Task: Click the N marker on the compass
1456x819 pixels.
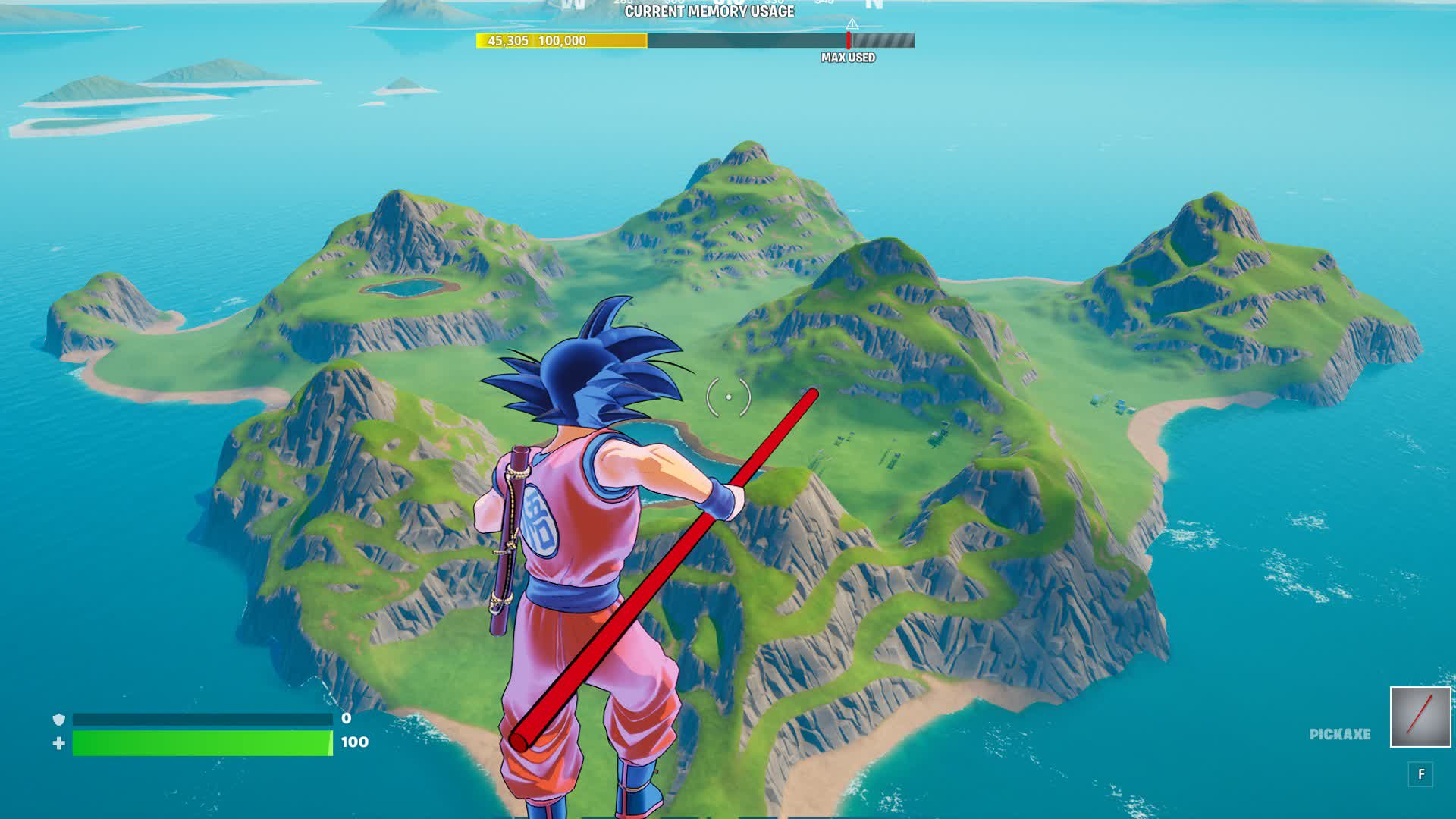Action: 874,5
